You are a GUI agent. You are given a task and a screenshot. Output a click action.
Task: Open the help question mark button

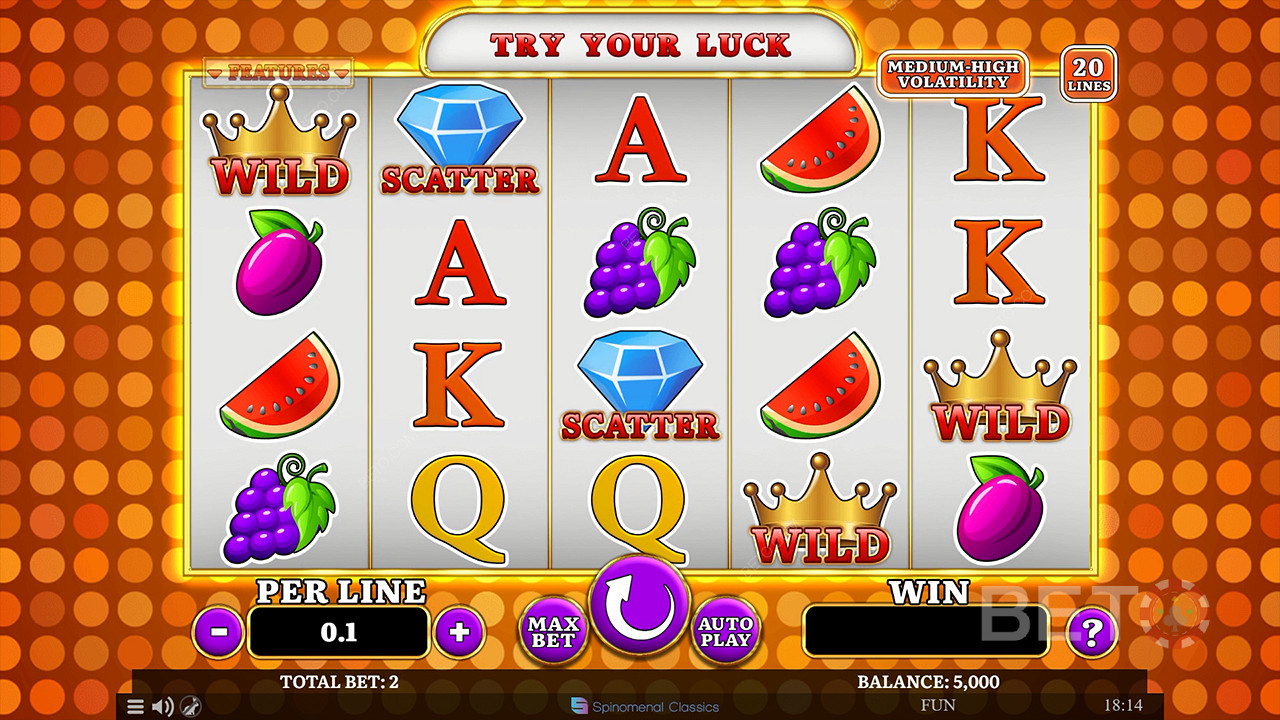pos(1092,632)
